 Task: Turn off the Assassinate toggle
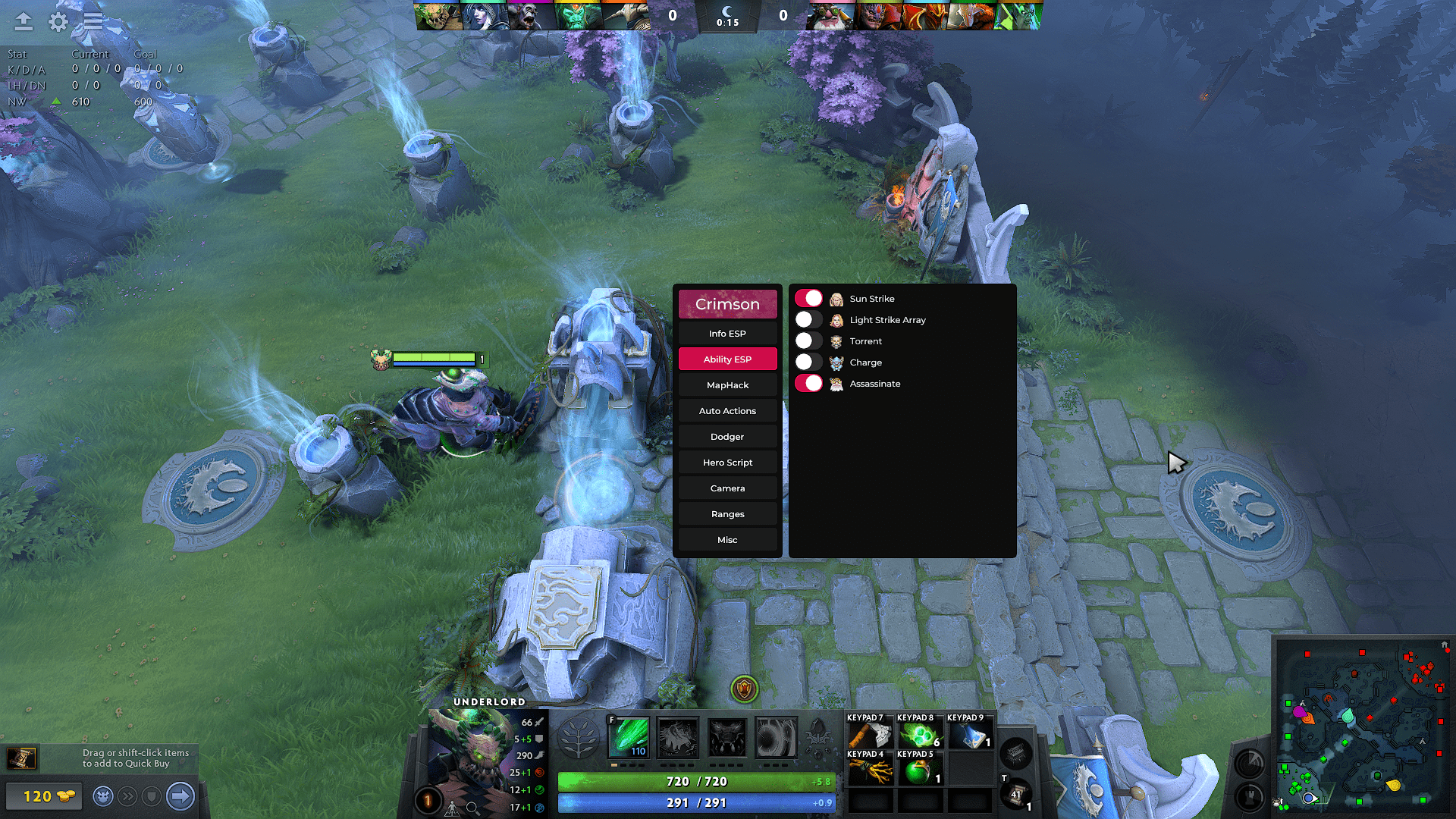click(x=808, y=384)
